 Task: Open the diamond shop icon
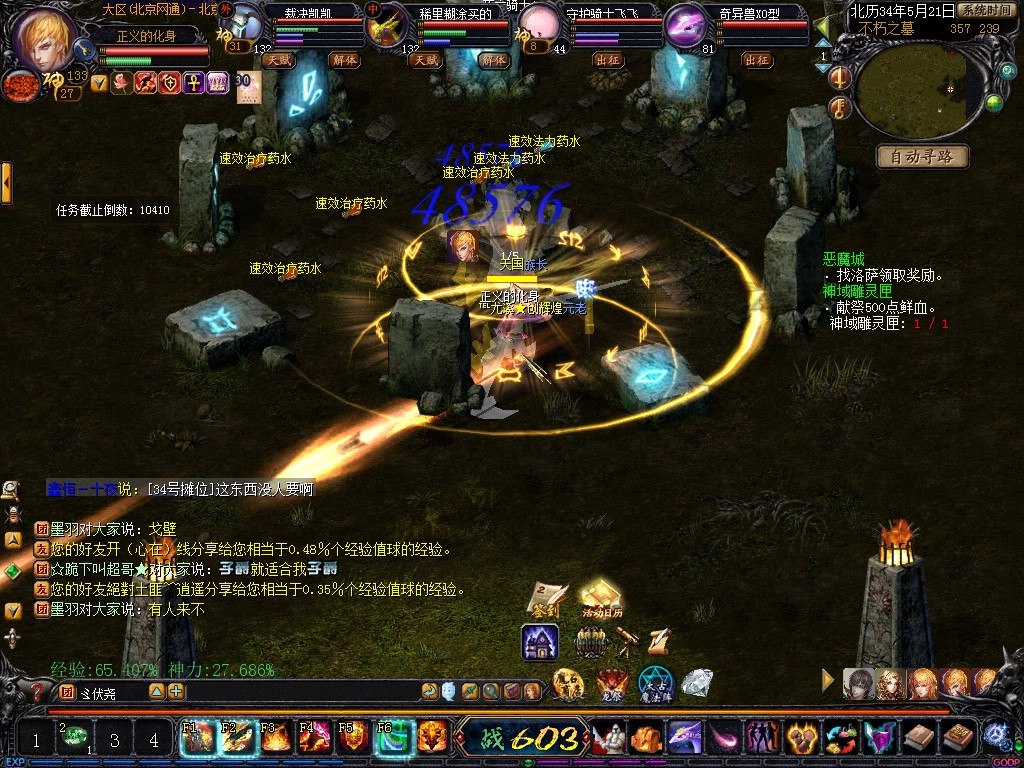coord(696,683)
